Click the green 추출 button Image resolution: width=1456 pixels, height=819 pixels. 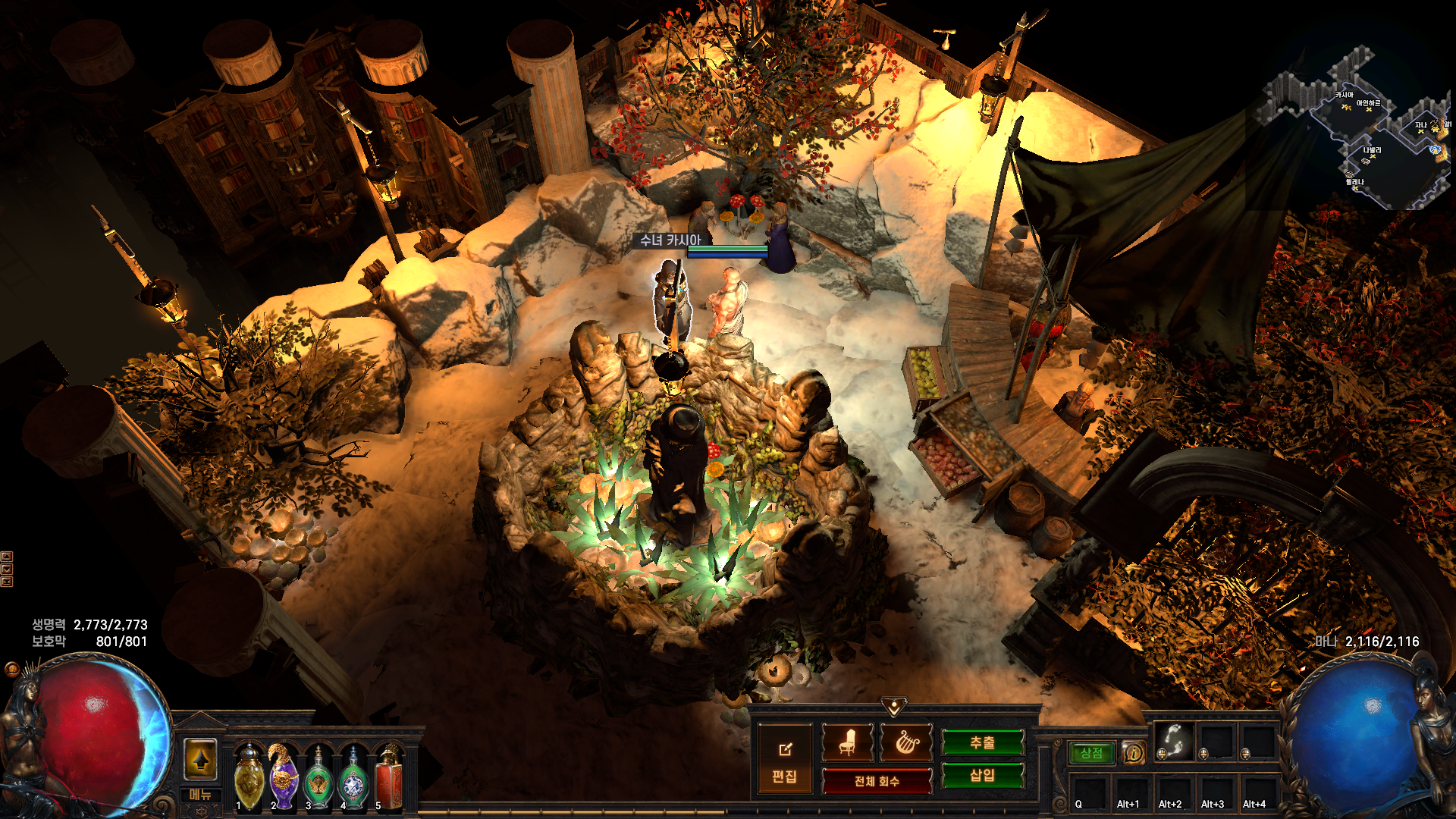coord(982,743)
